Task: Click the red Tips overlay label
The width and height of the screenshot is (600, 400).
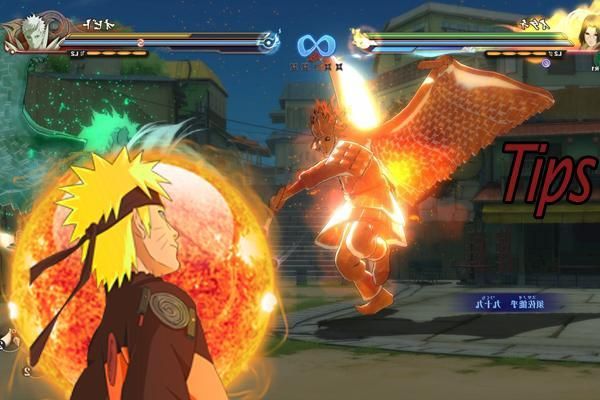Action: [549, 178]
